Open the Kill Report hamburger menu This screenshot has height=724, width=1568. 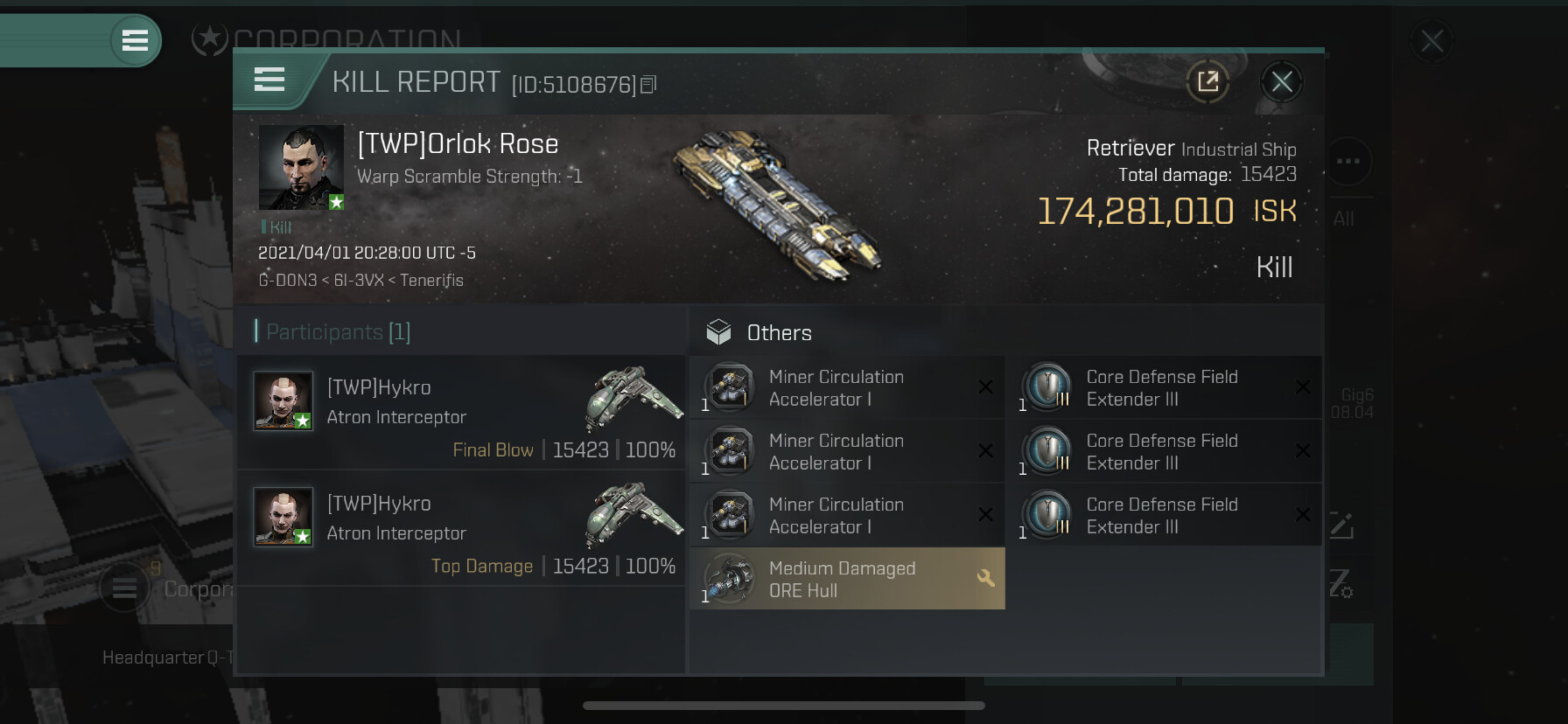269,80
